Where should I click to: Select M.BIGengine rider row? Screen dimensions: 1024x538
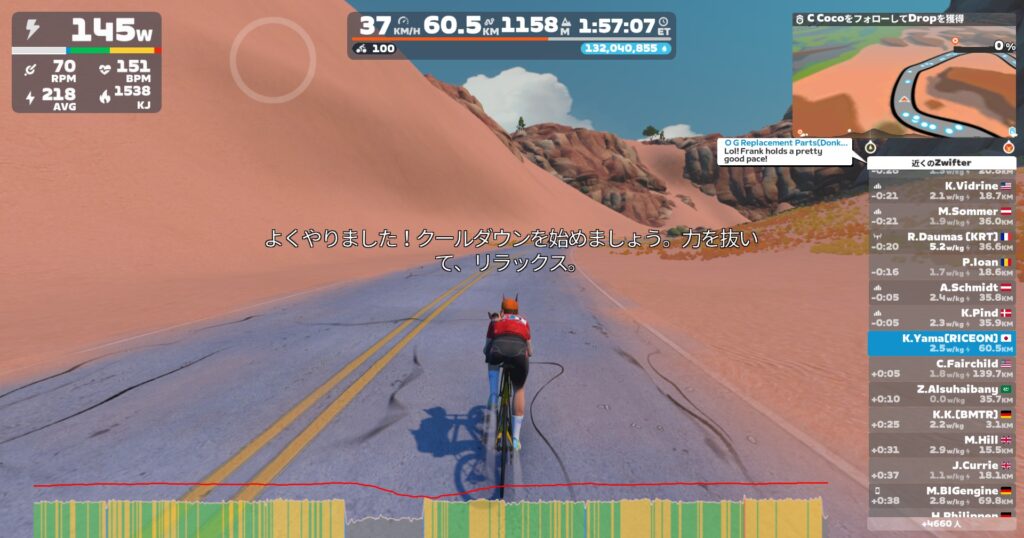(x=941, y=495)
